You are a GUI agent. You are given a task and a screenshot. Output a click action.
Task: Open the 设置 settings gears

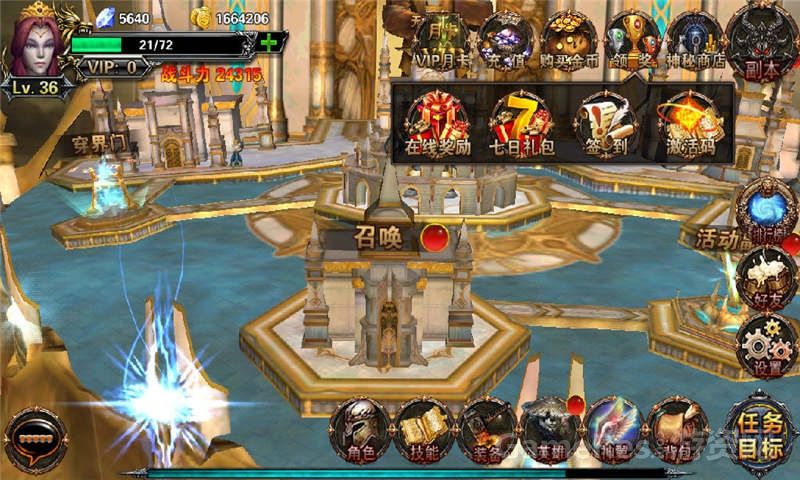[766, 347]
